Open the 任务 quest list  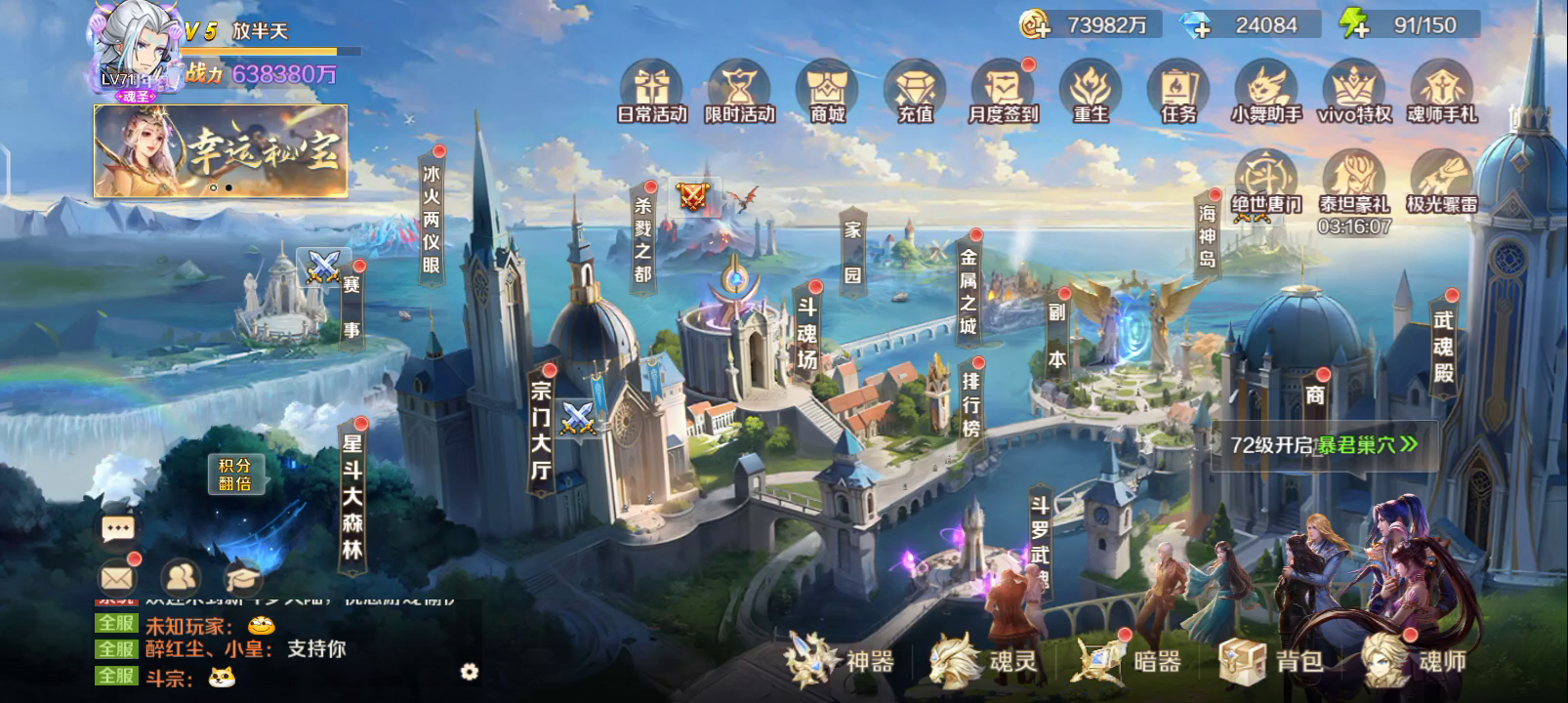1178,92
